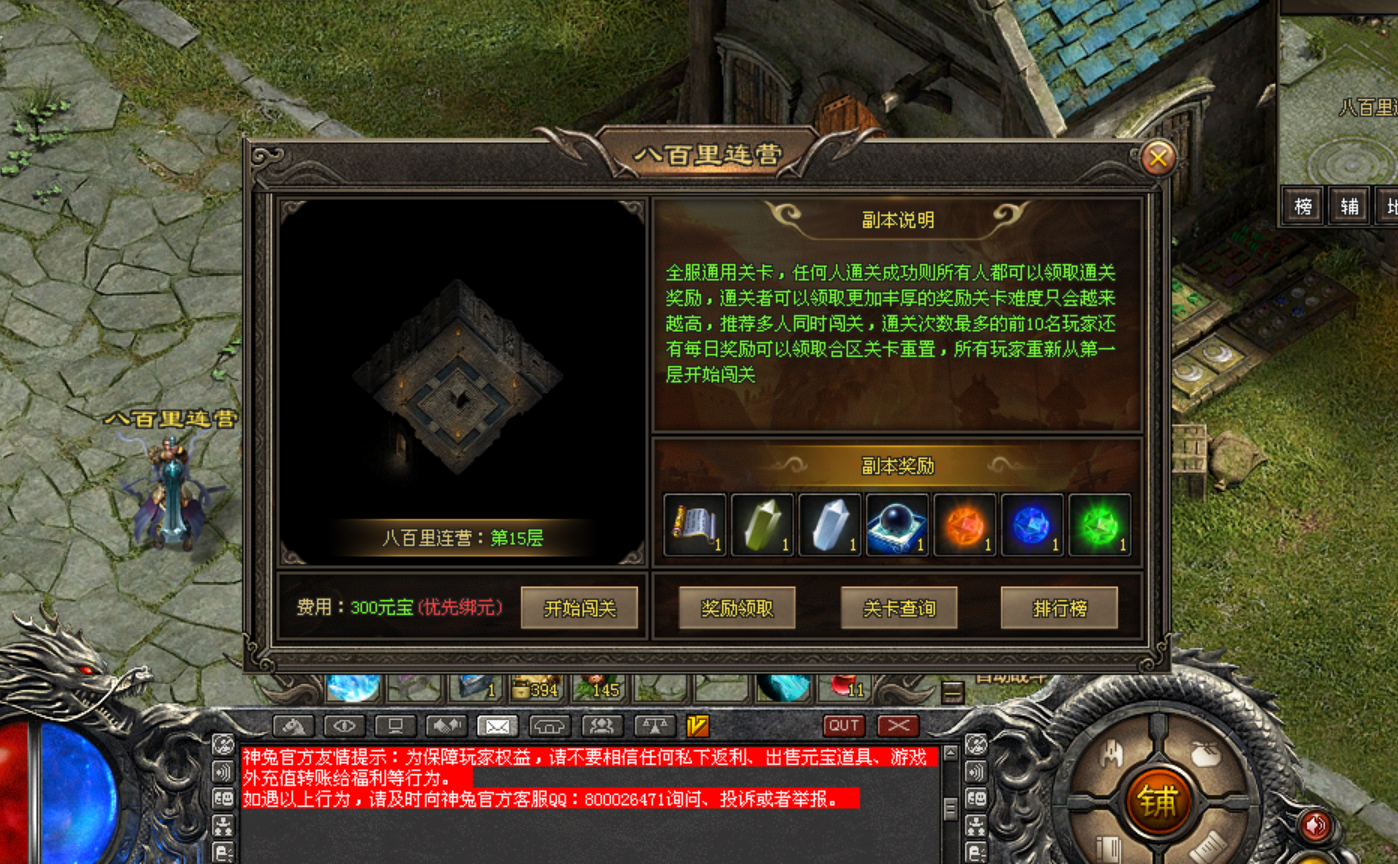This screenshot has width=1398, height=864.
Task: Open the mail envelope button
Action: pyautogui.click(x=498, y=726)
